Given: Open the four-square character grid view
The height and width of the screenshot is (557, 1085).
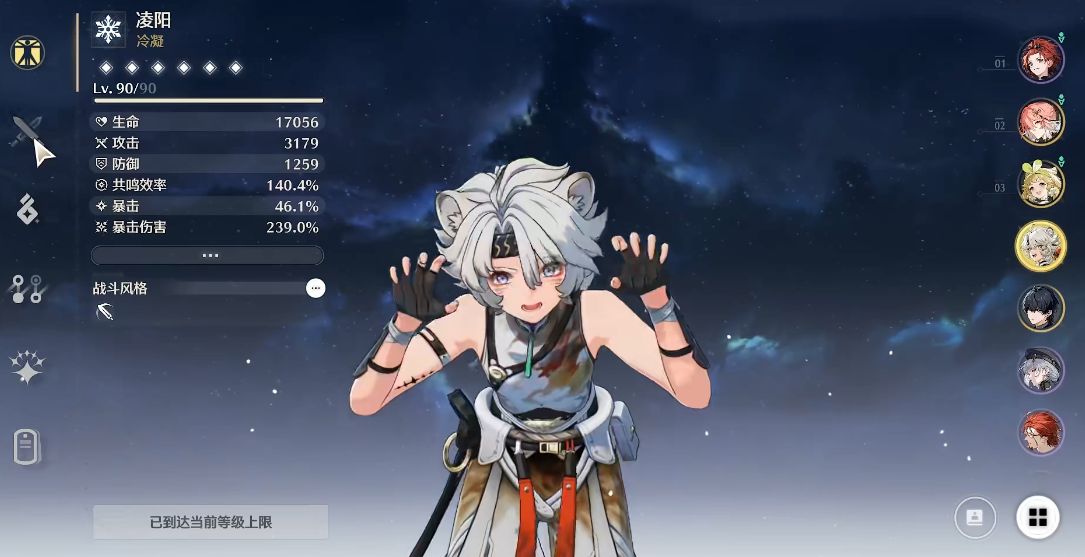Looking at the screenshot, I should 1038,517.
